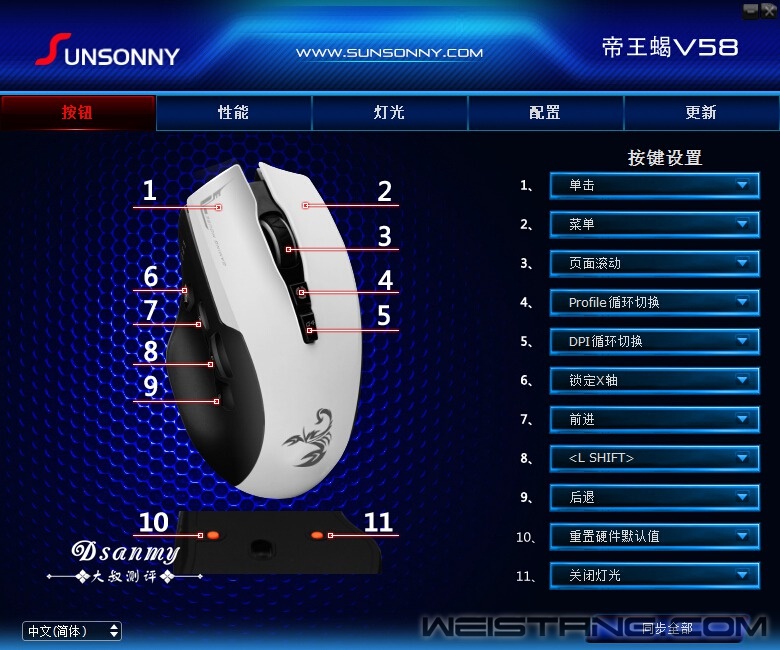The width and height of the screenshot is (780, 650).
Task: Minimize the Sunsonny window
Action: pyautogui.click(x=750, y=9)
